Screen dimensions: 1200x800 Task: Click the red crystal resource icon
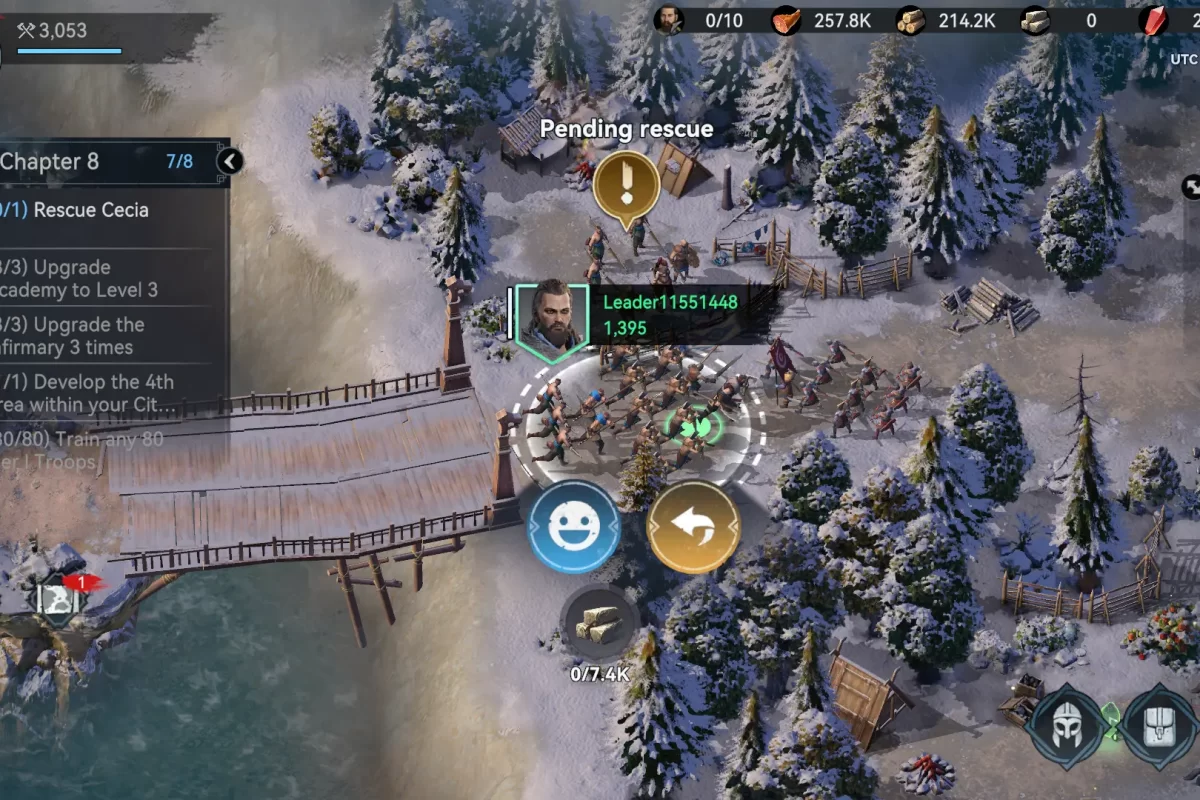(1154, 20)
